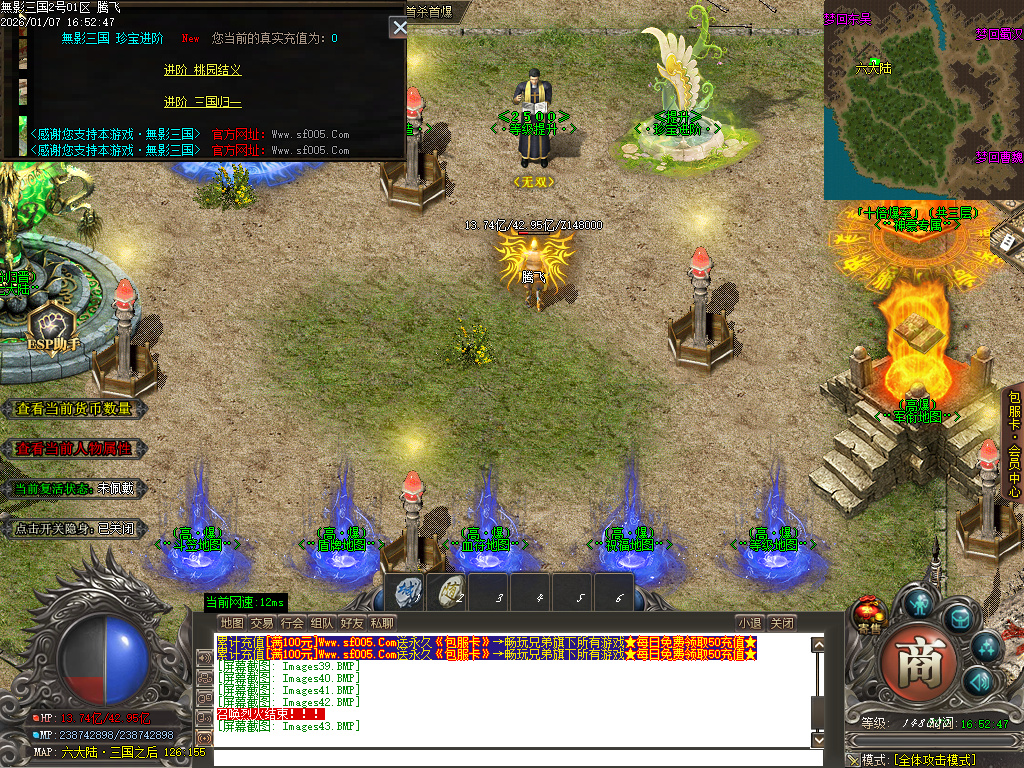Open the 地图 tab
This screenshot has width=1024, height=768.
pyautogui.click(x=231, y=623)
